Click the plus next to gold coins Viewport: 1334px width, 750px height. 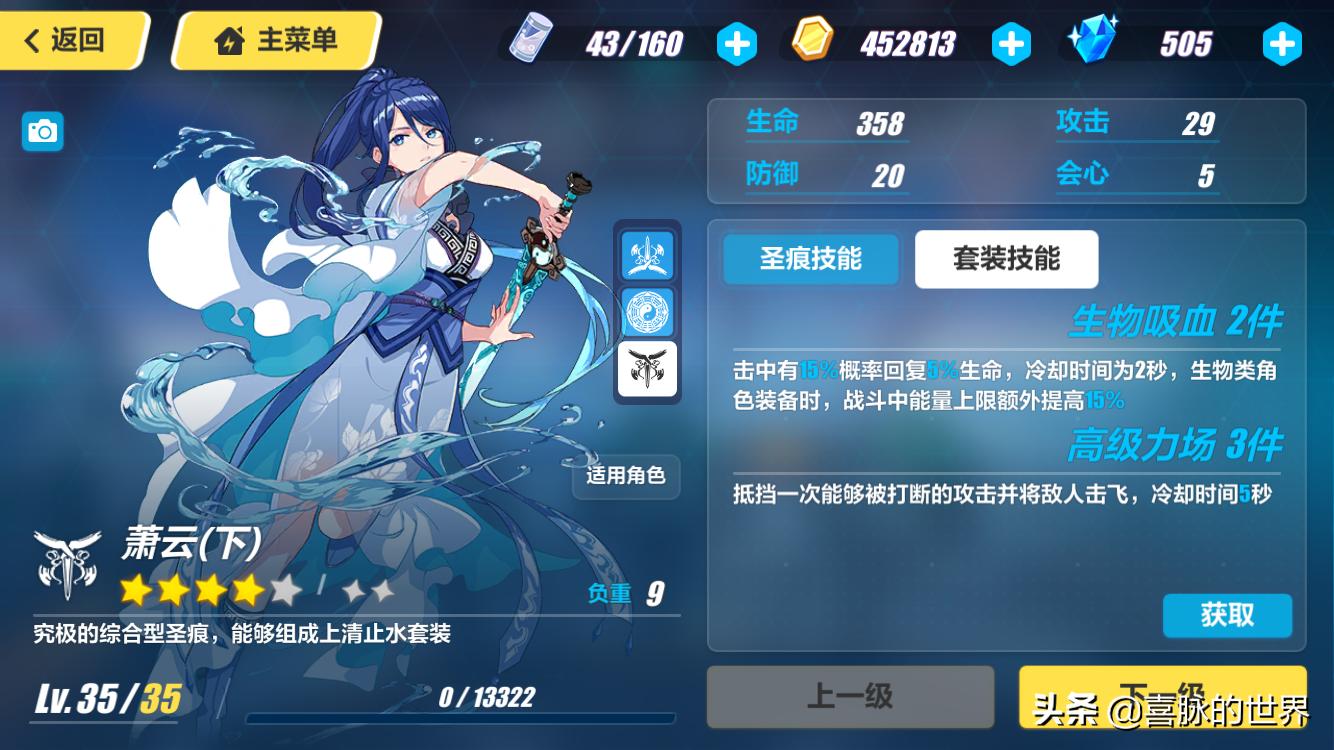[1012, 44]
